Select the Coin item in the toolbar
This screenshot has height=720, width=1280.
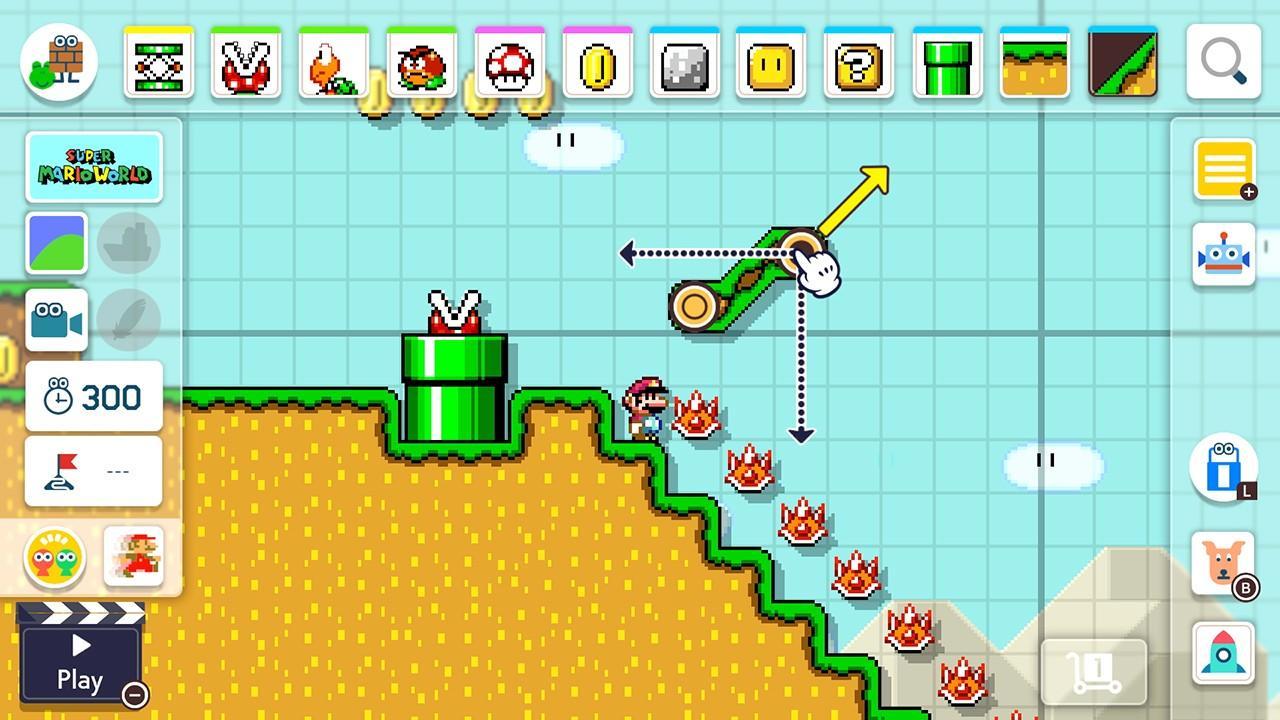click(598, 62)
